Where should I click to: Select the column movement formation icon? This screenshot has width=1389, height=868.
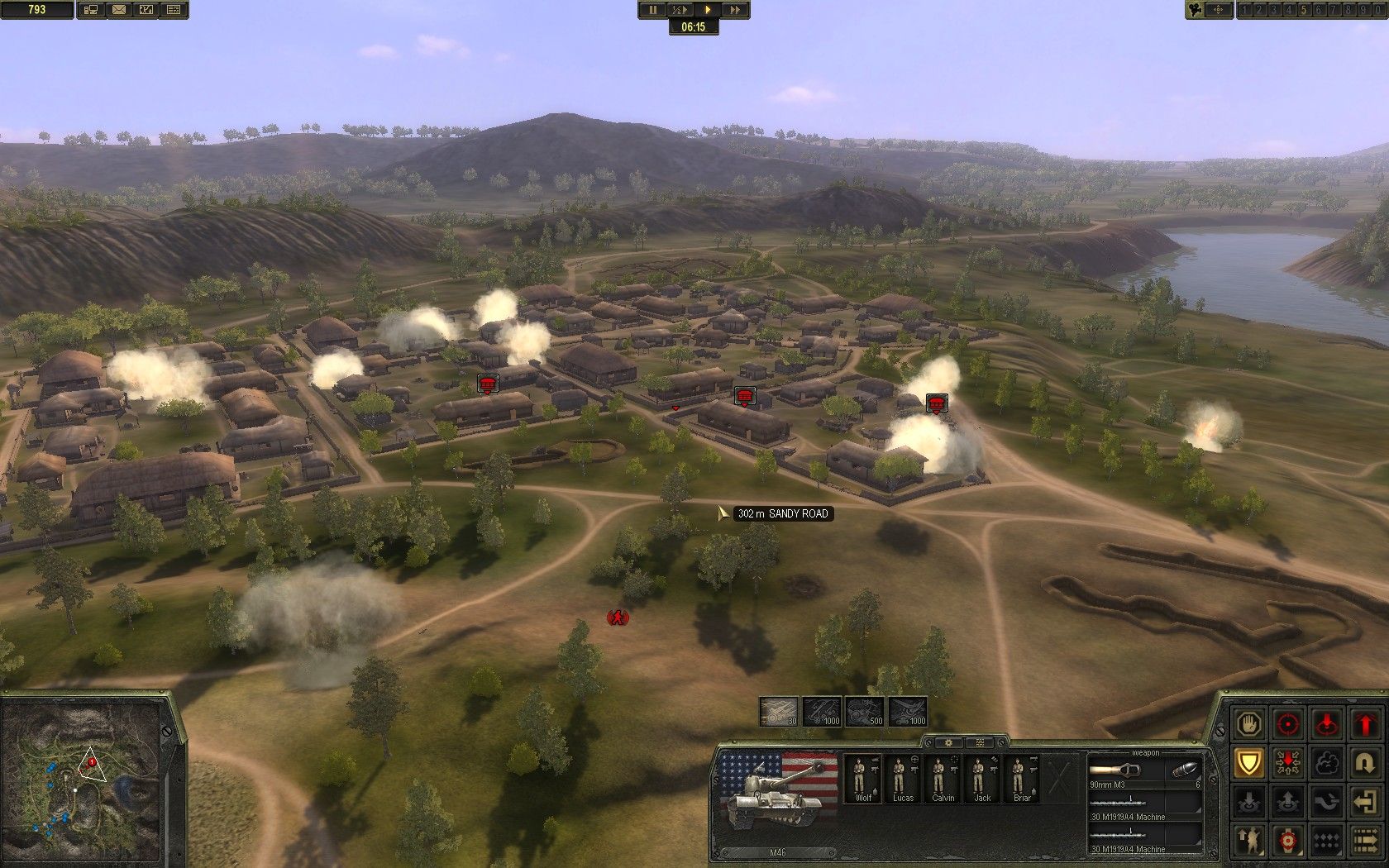point(1366,840)
